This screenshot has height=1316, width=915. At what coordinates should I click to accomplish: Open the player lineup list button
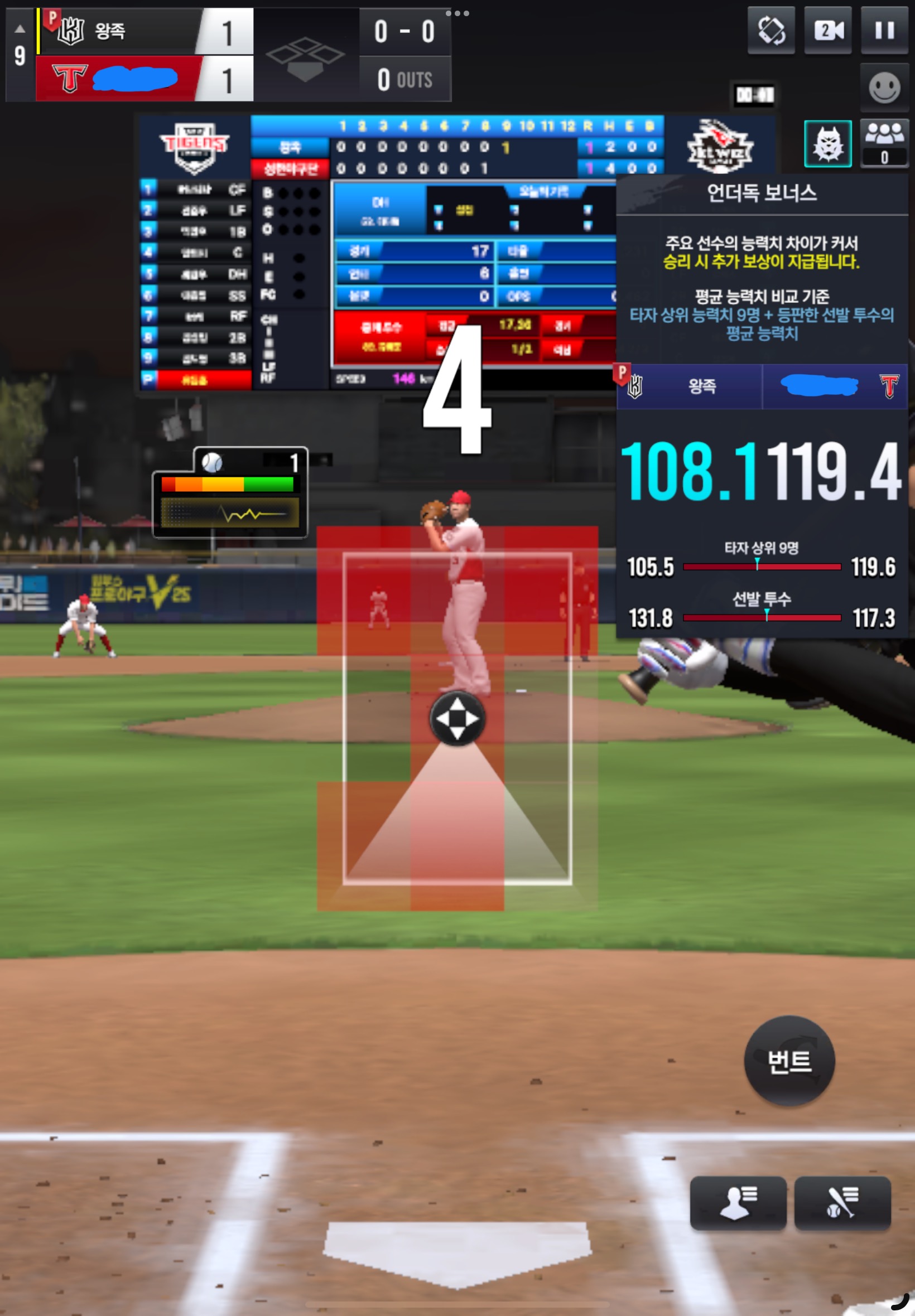click(x=738, y=1203)
